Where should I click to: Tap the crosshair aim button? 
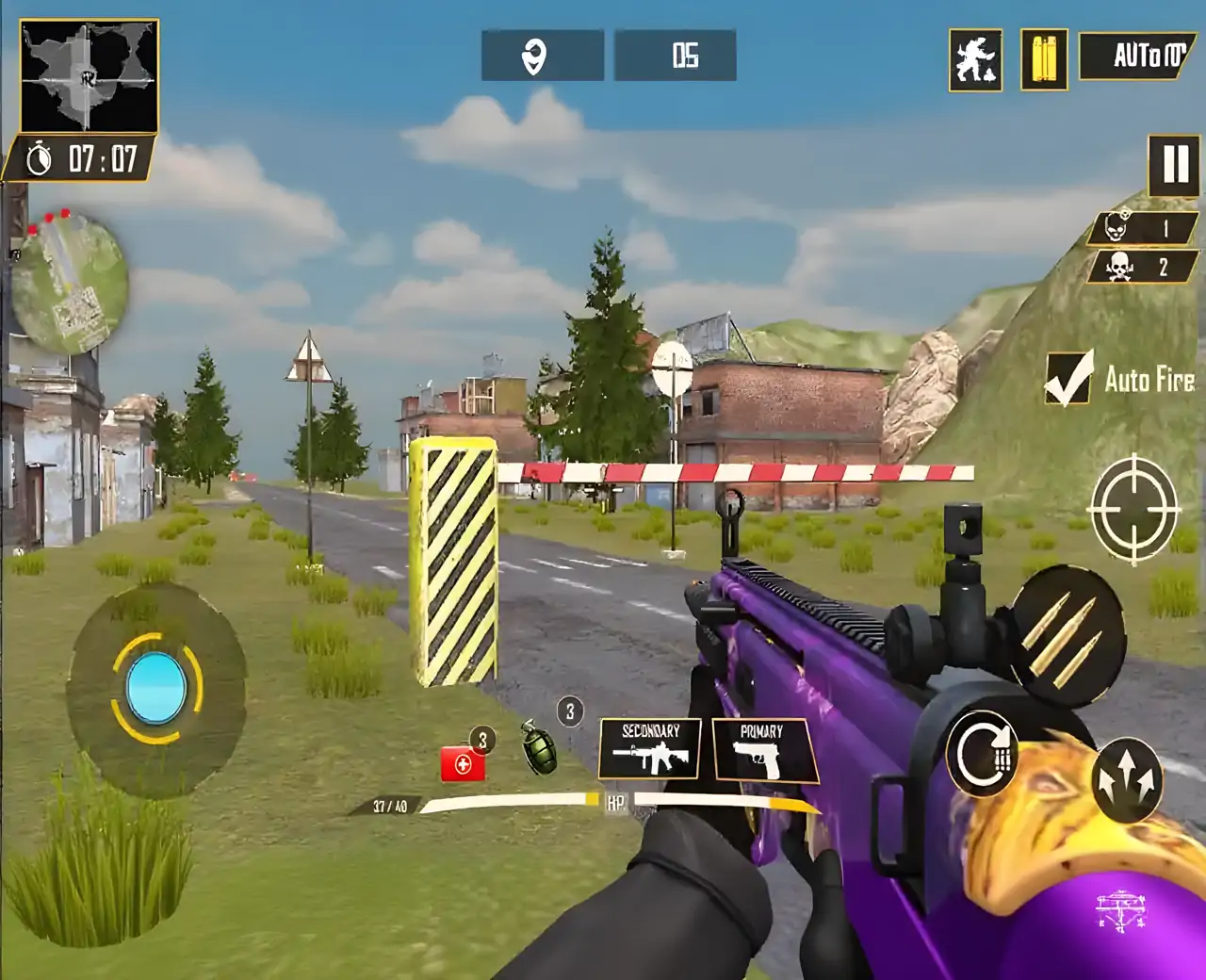coord(1133,509)
